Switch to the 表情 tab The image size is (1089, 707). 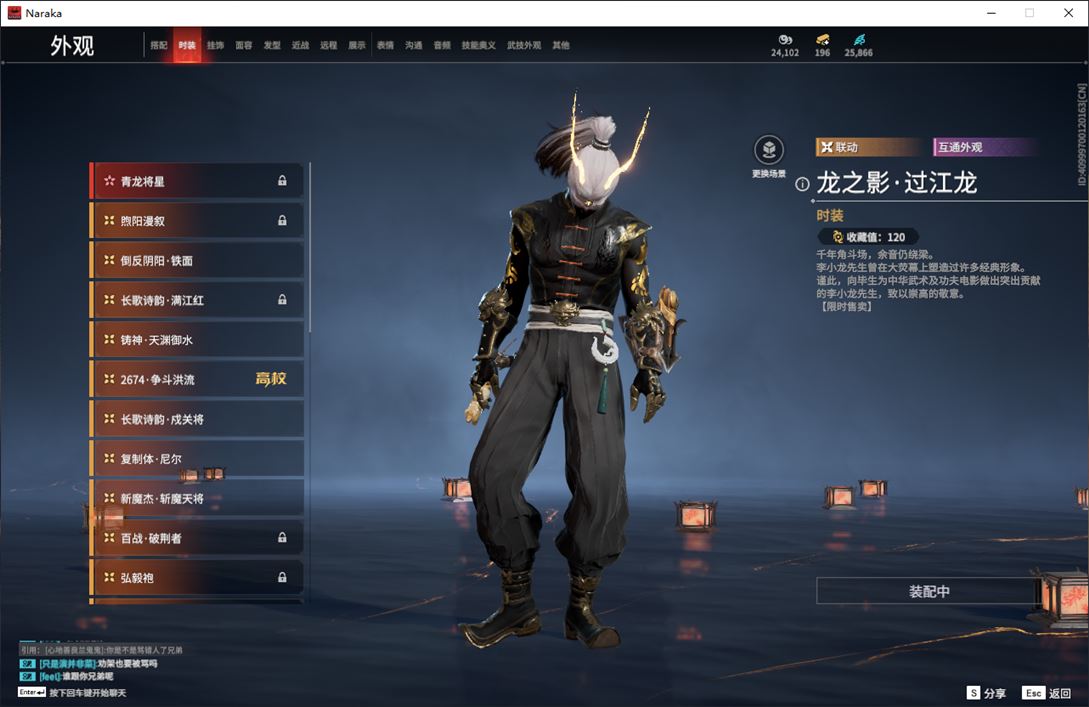(x=385, y=46)
